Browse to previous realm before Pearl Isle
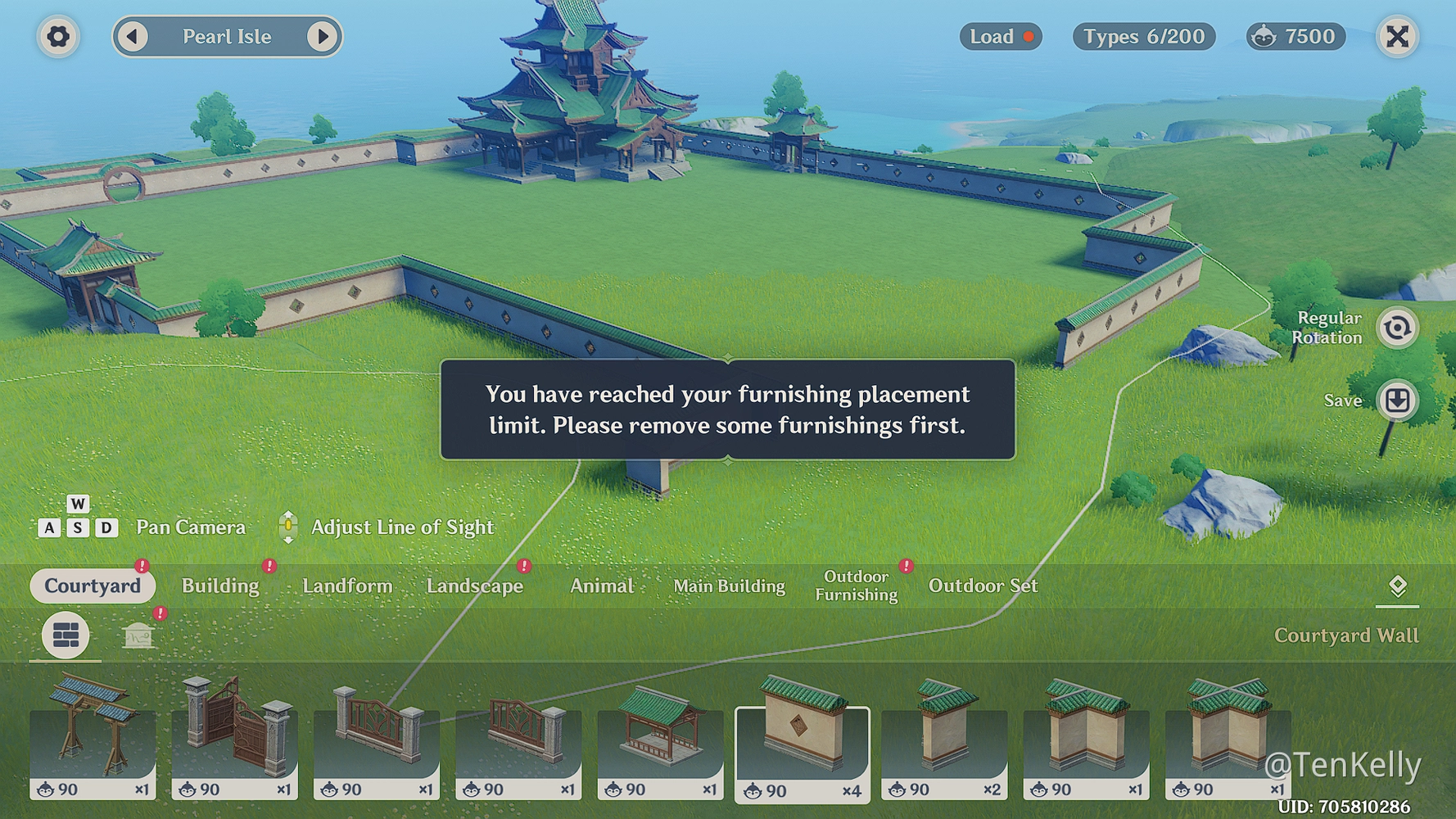This screenshot has height=819, width=1456. click(x=132, y=37)
